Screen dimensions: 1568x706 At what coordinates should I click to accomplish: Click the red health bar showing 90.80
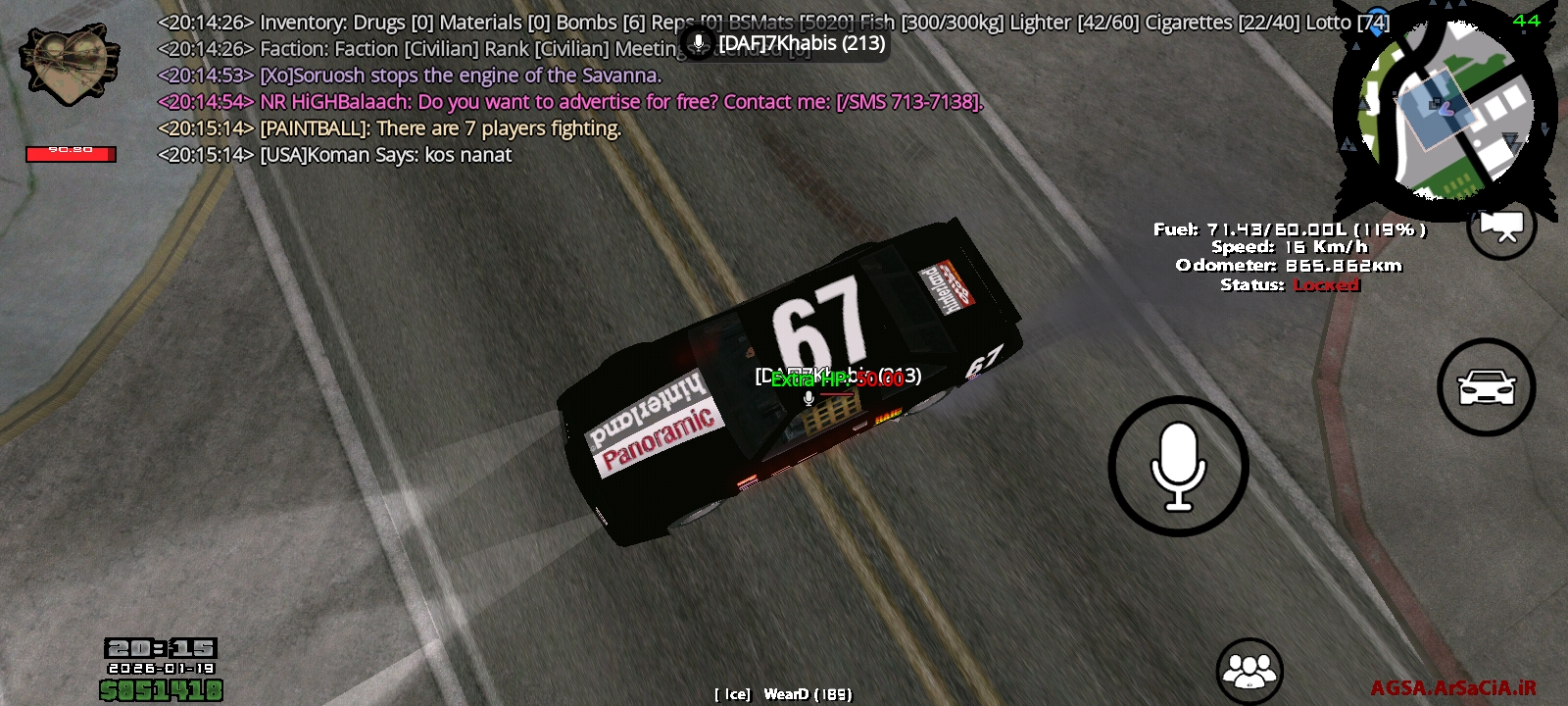tap(71, 153)
